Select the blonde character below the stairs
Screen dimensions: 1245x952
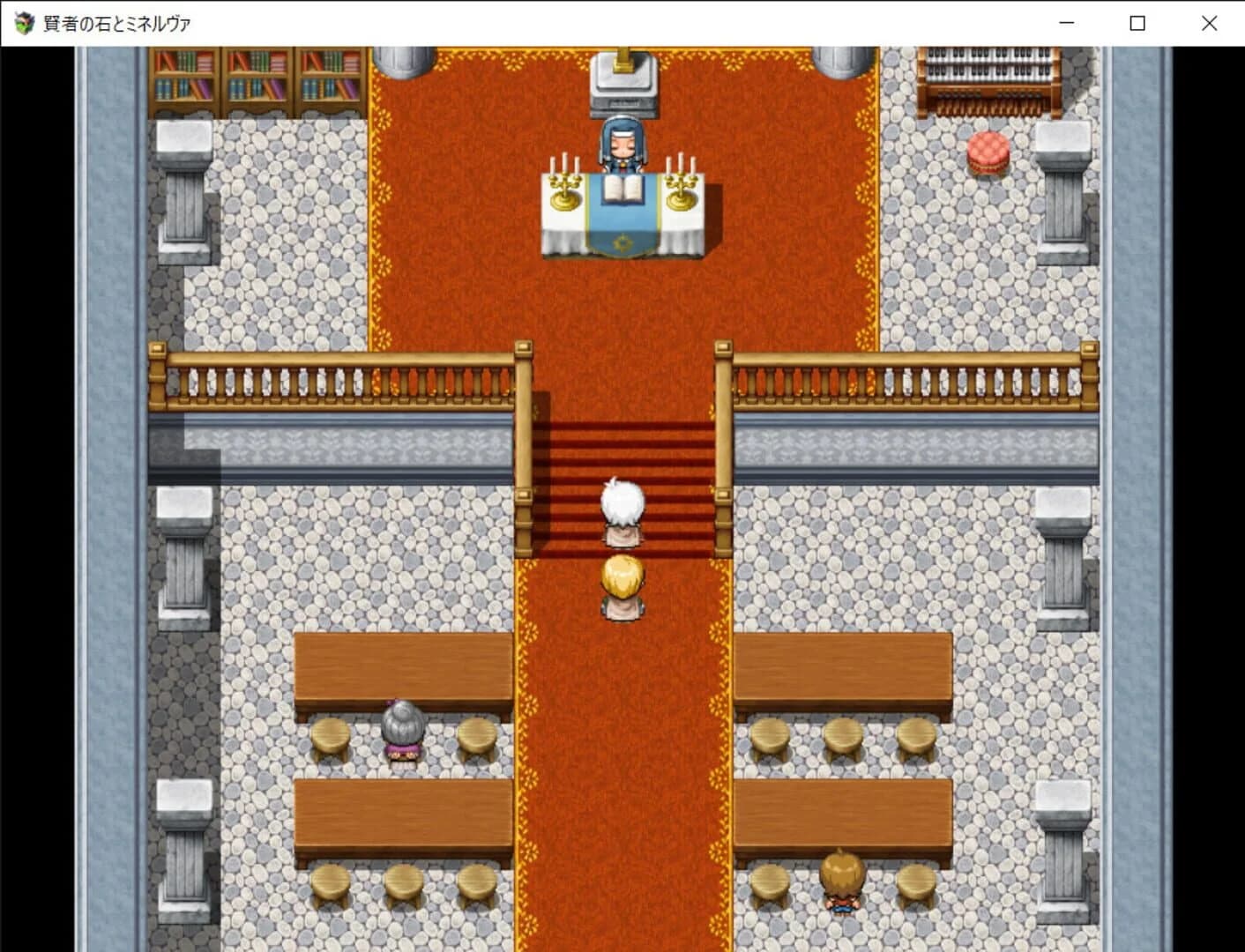[x=622, y=586]
